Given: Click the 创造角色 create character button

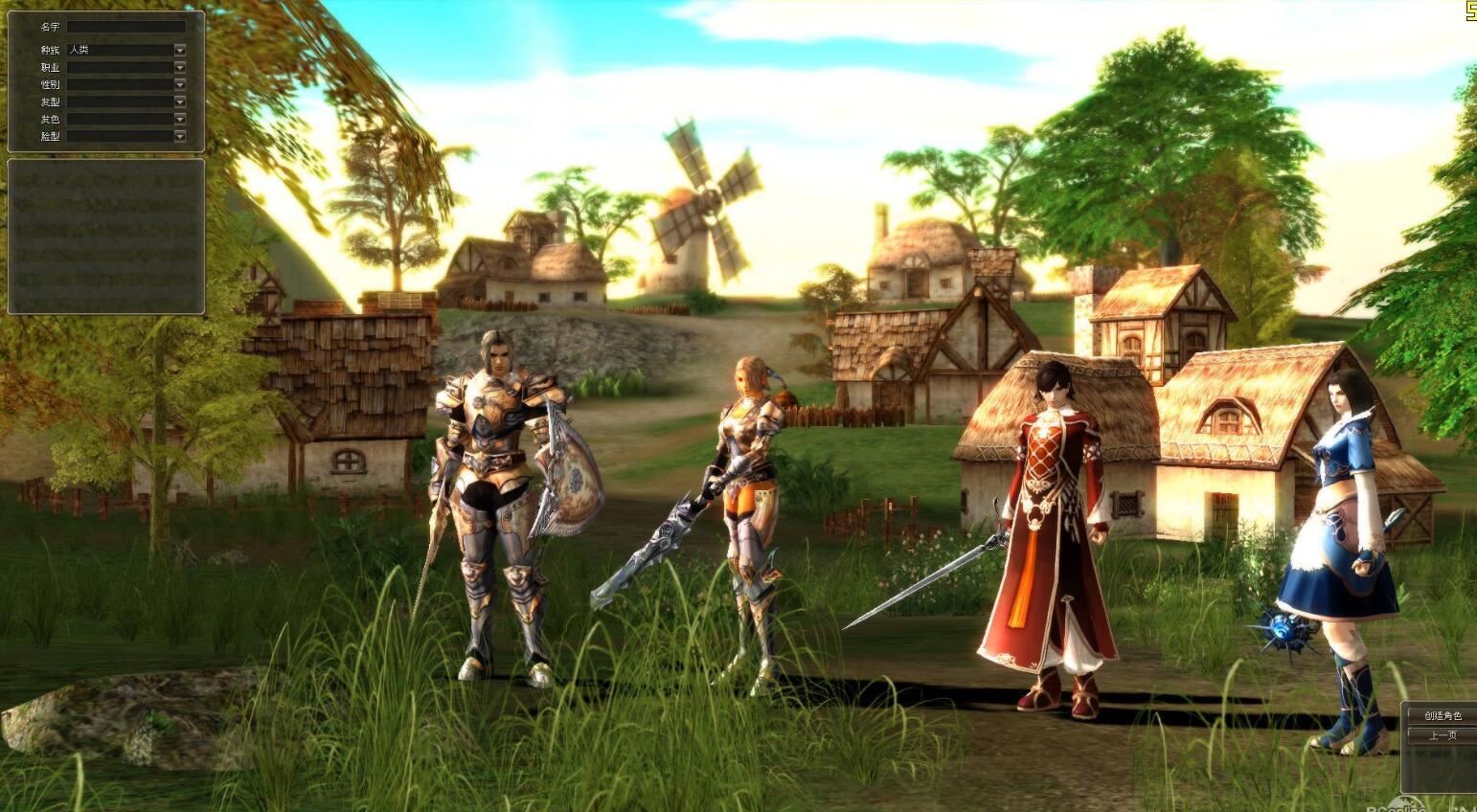Looking at the screenshot, I should [1443, 715].
